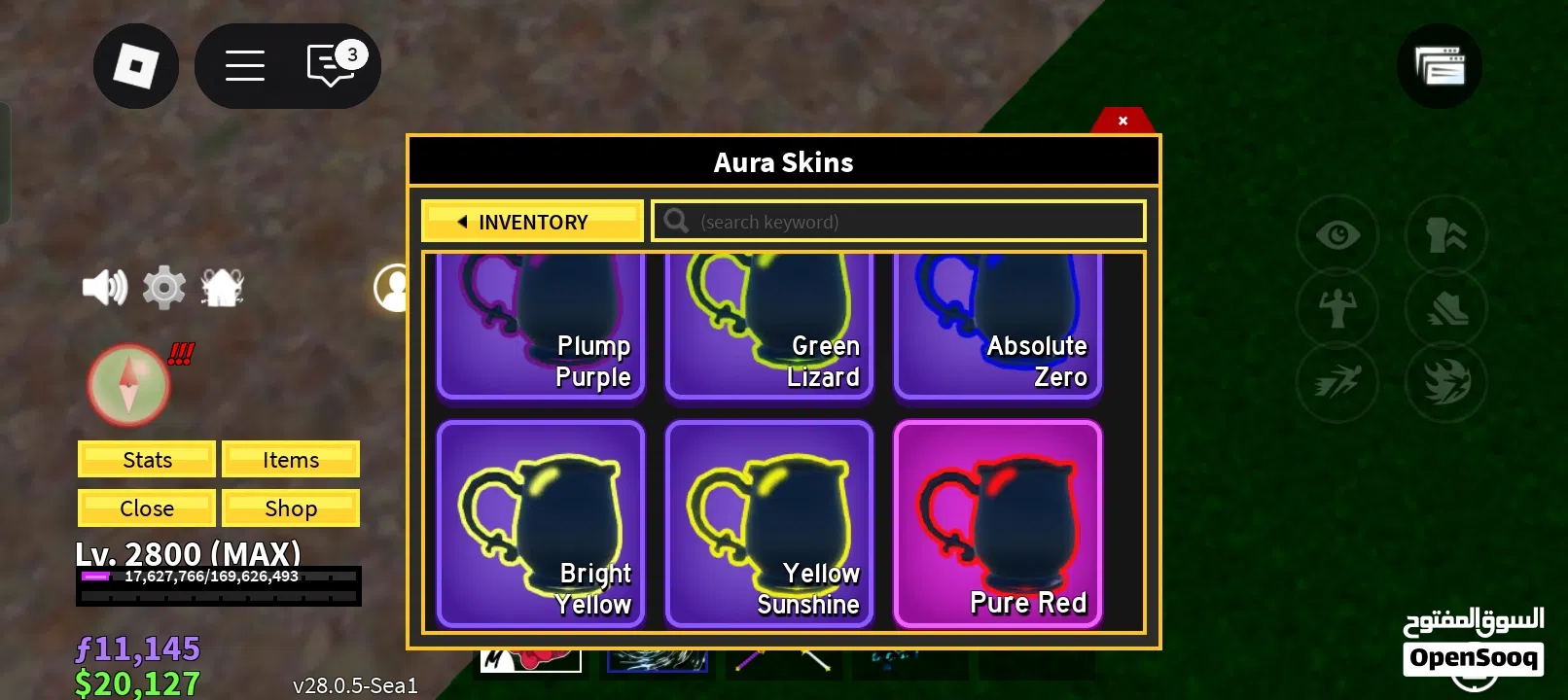The width and height of the screenshot is (1568, 700).
Task: Pick the Absolute Zero aura skin
Action: 997,326
